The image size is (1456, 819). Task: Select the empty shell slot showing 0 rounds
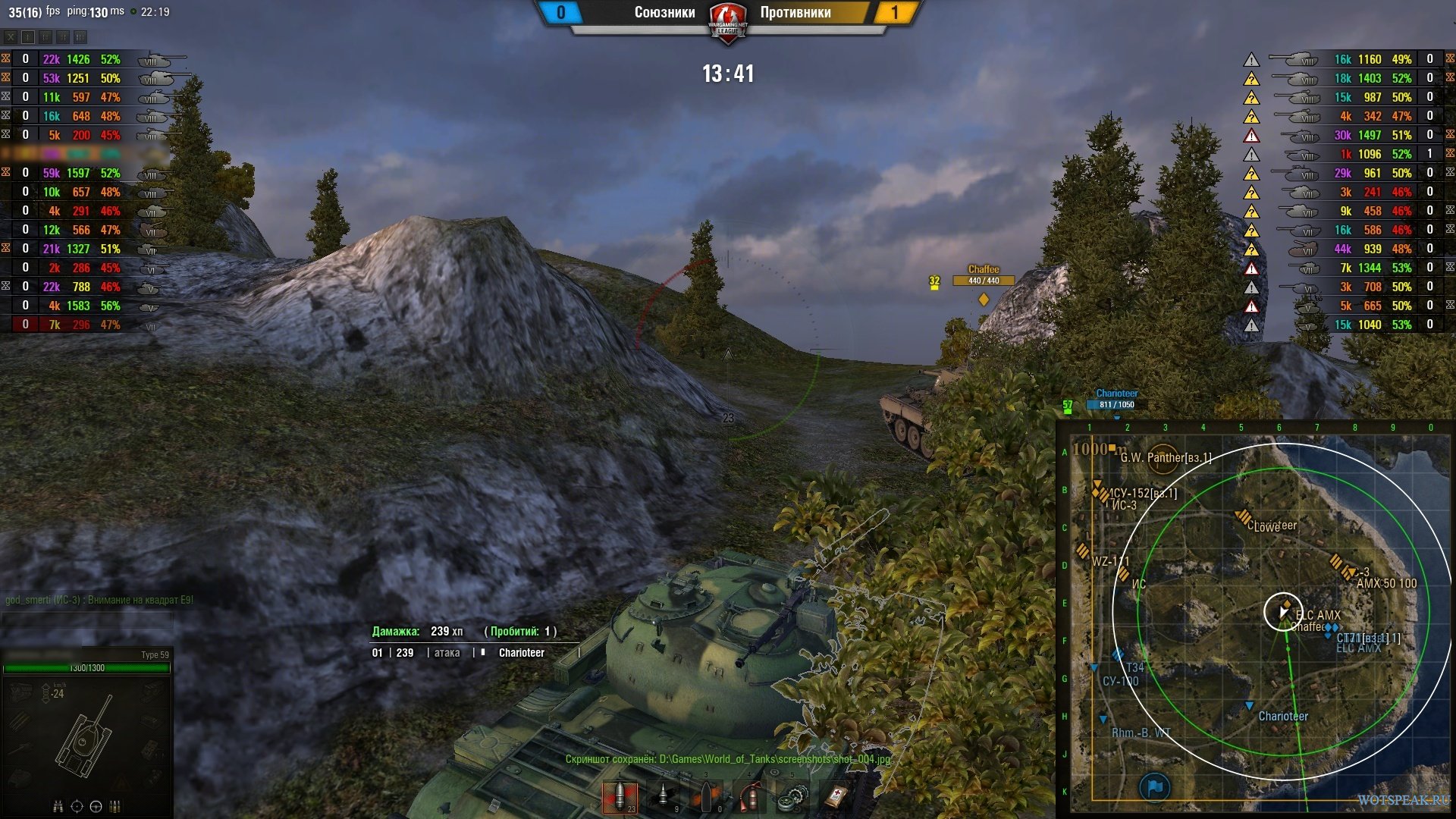coord(707,796)
